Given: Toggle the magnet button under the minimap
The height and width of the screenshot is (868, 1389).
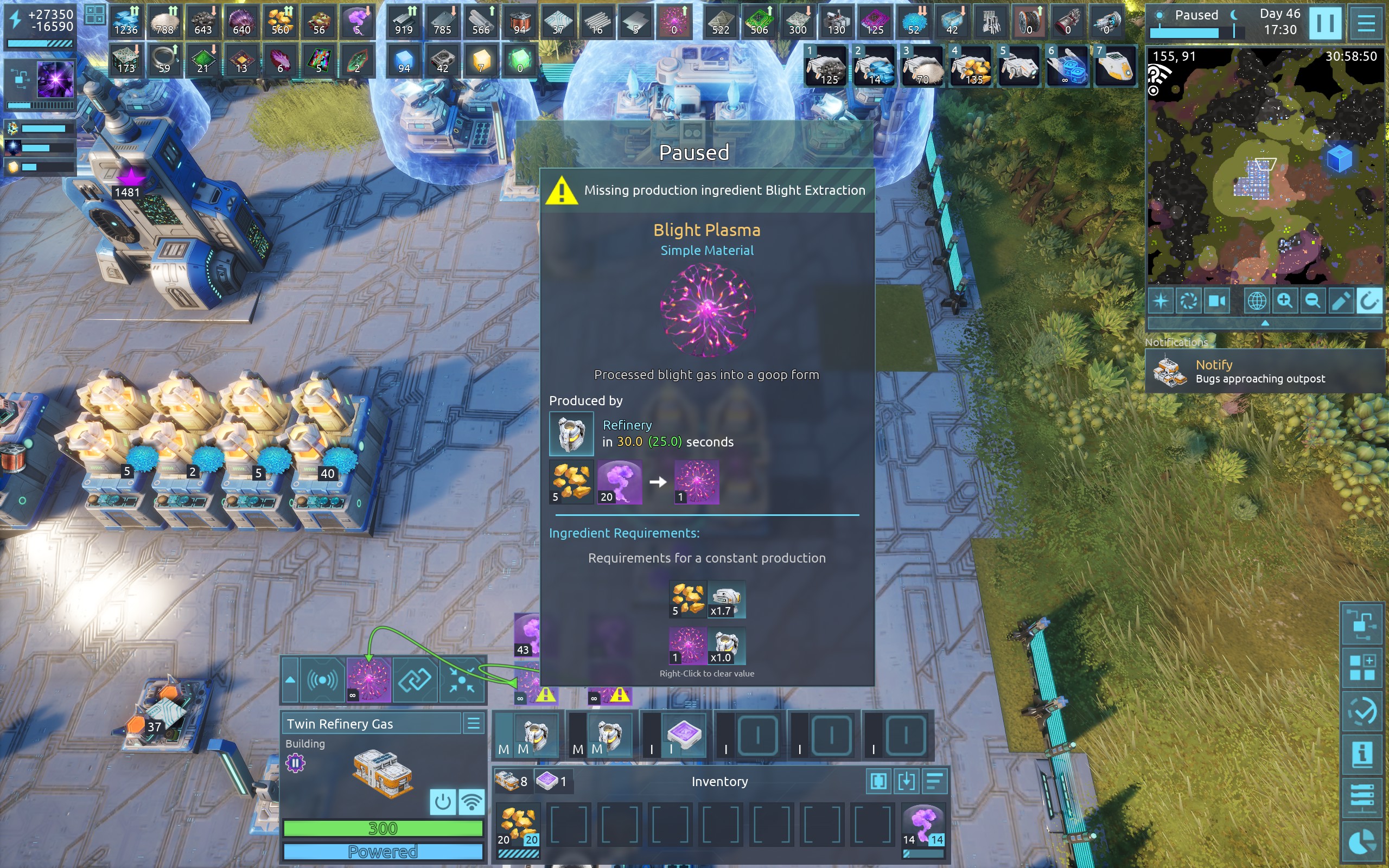Looking at the screenshot, I should (x=1368, y=301).
